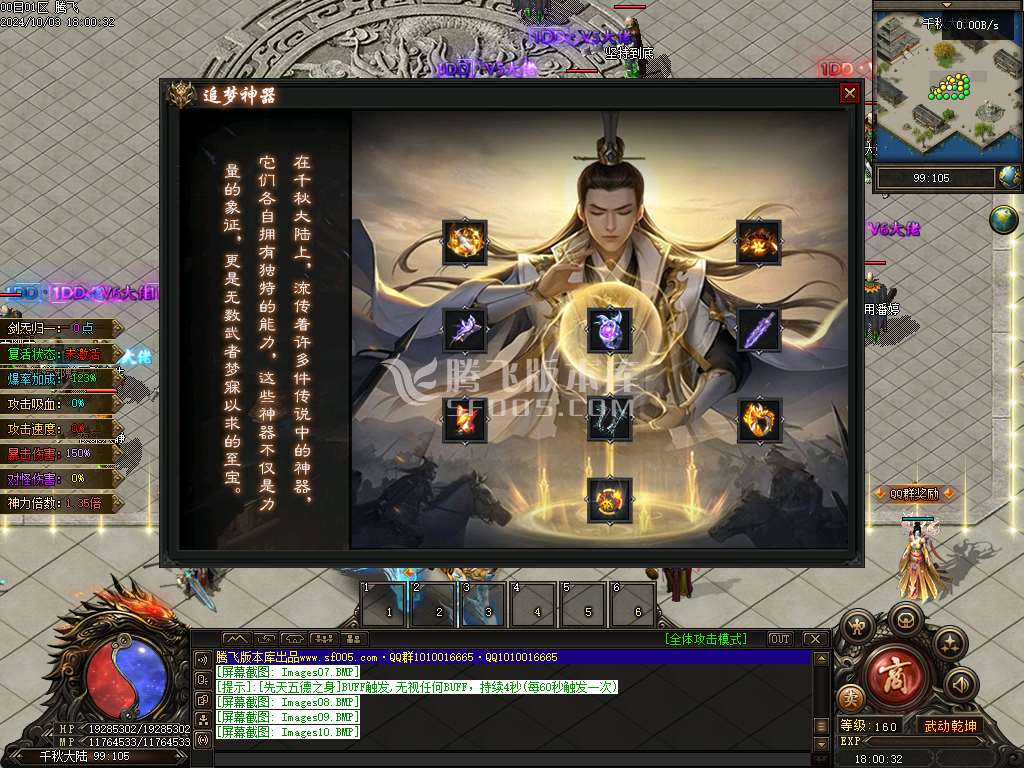Click the OUT button on chat bar
Viewport: 1024px width, 768px height.
coord(779,639)
